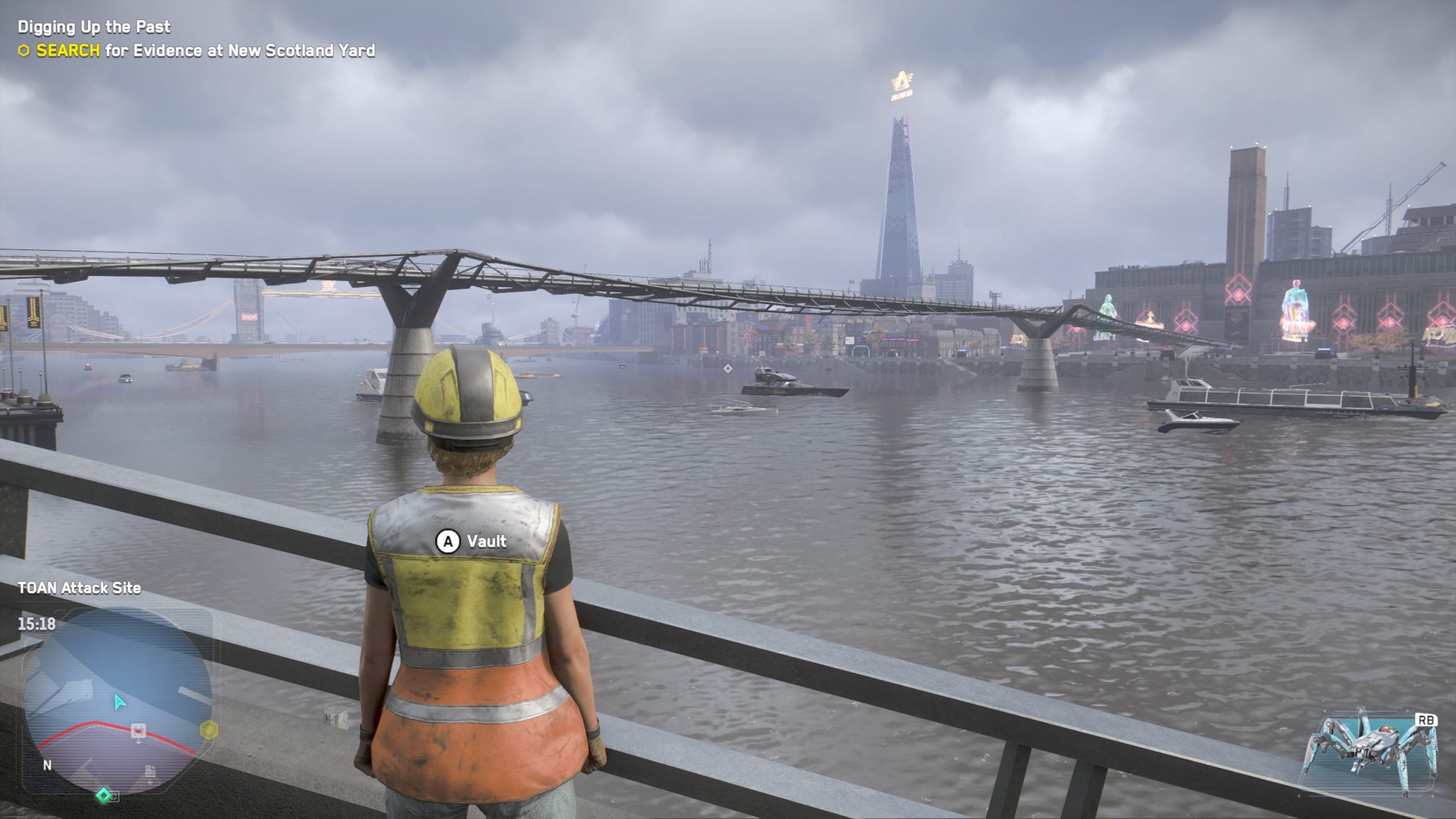Select the yellow hexagon marker on the minimap
The image size is (1456, 819).
click(210, 730)
